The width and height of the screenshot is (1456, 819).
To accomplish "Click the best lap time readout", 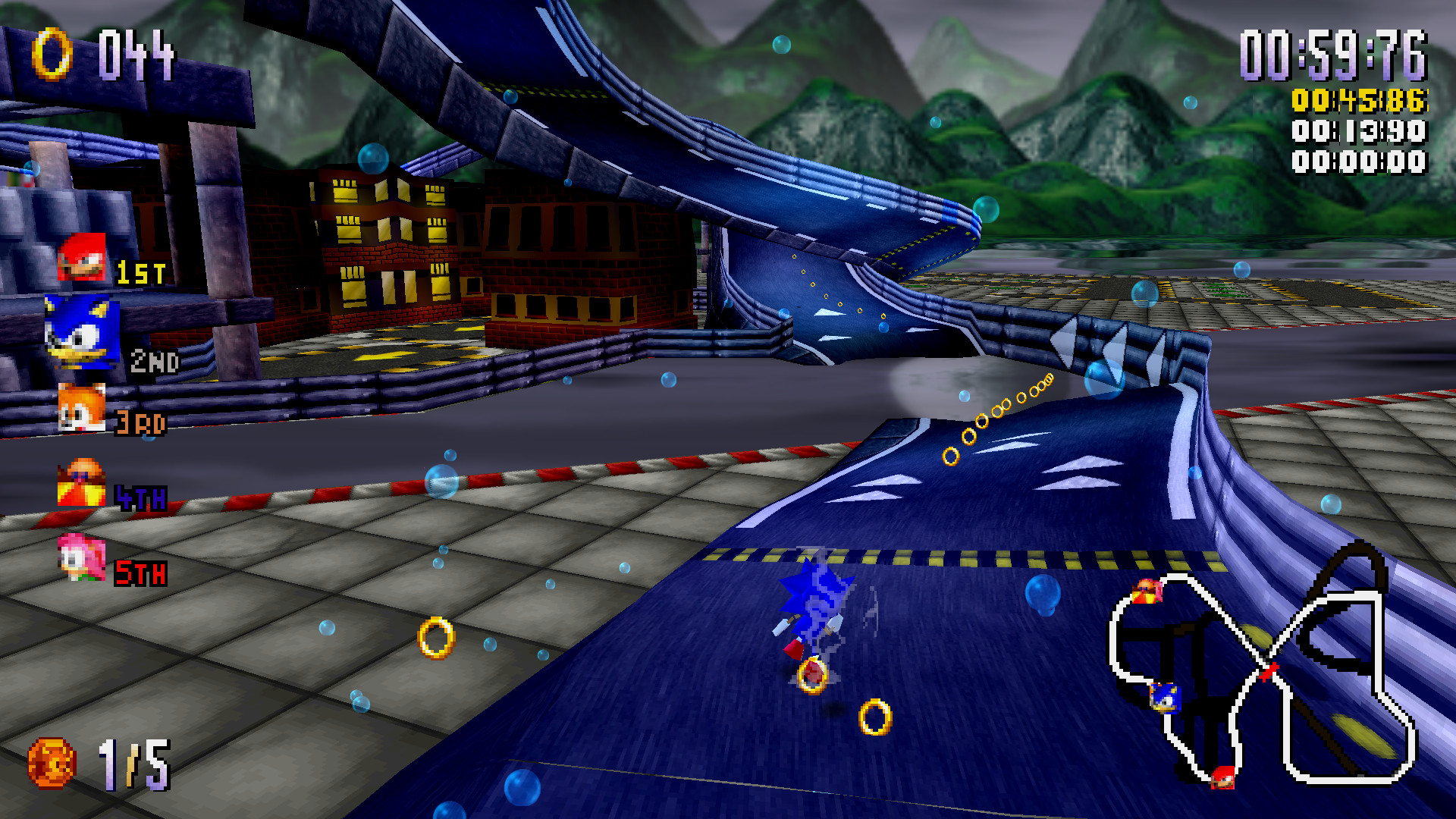I will click(1357, 133).
